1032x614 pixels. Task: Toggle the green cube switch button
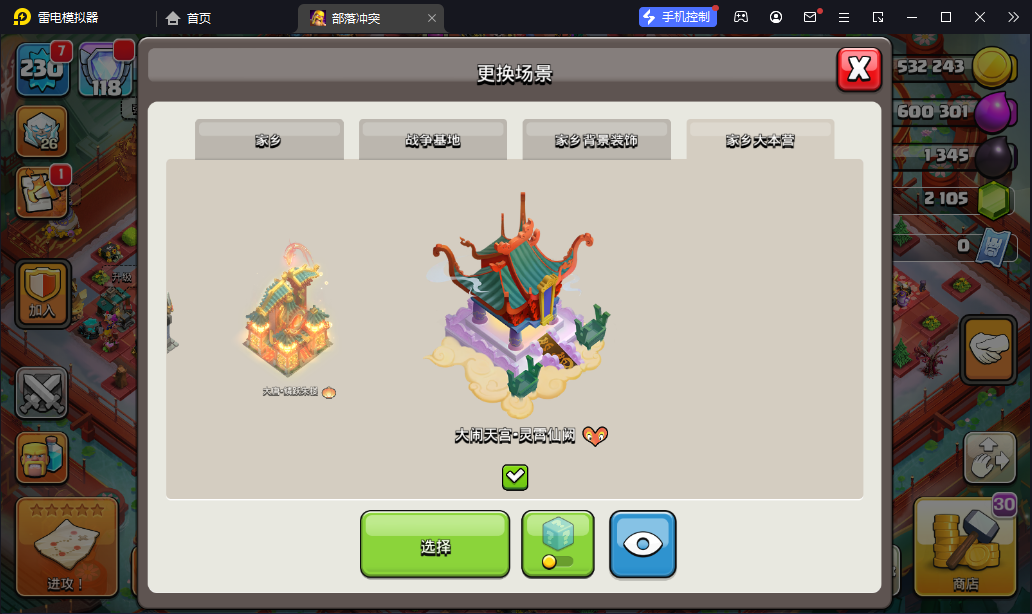[558, 545]
